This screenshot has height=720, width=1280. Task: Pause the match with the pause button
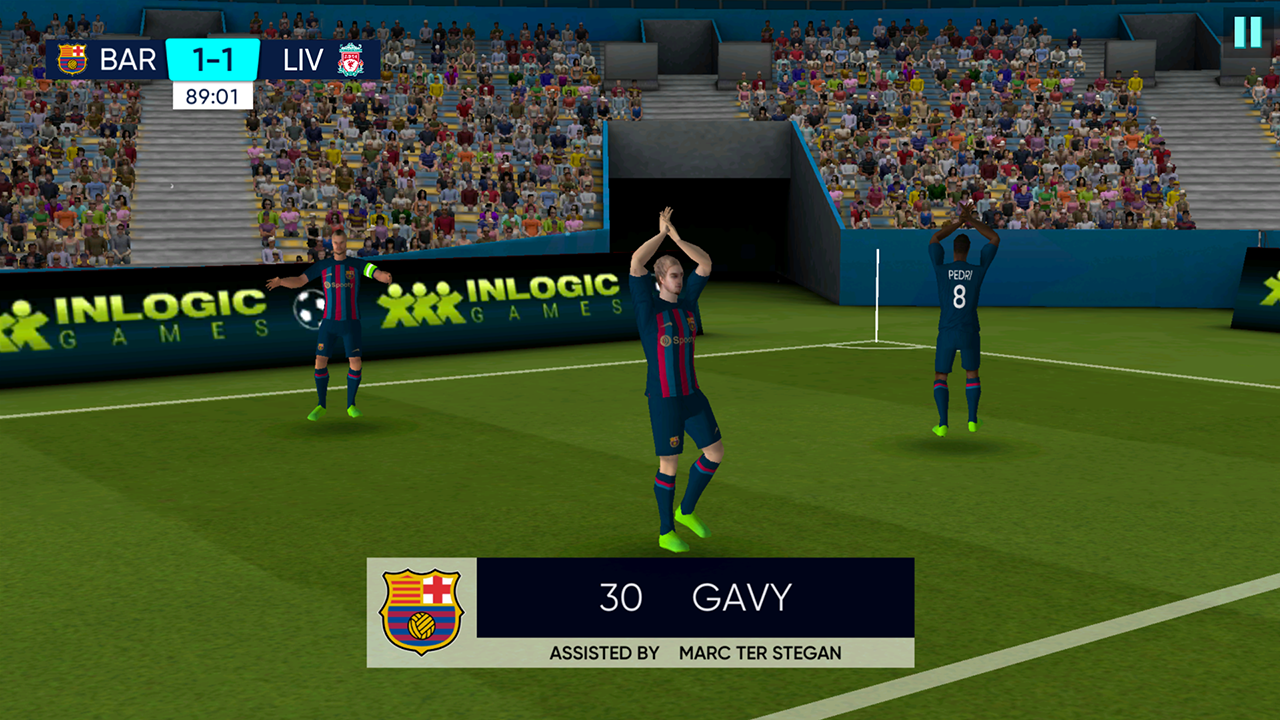1247,32
